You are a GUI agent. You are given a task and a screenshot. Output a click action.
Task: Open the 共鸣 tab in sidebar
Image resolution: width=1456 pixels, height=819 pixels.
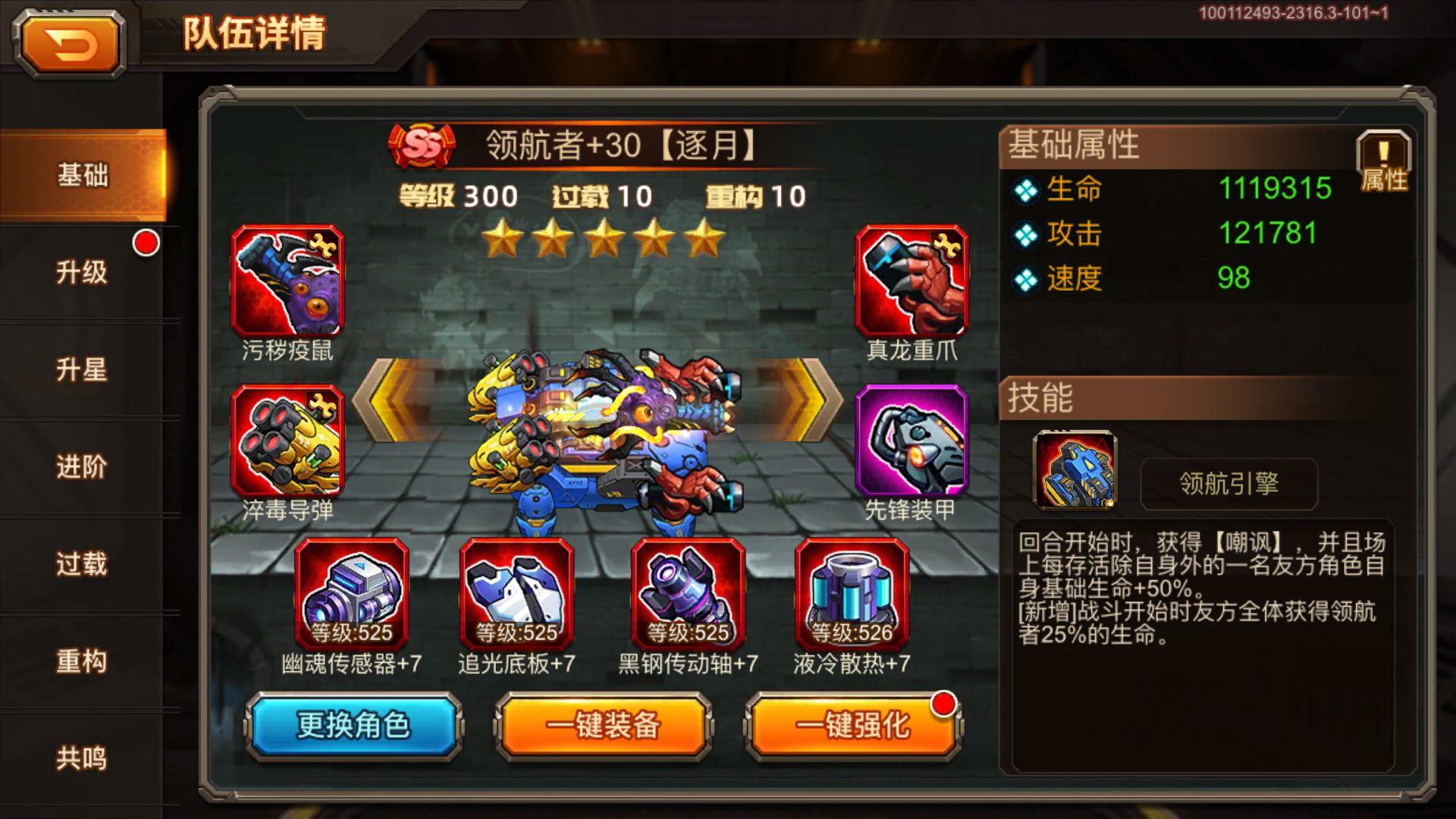(x=81, y=757)
